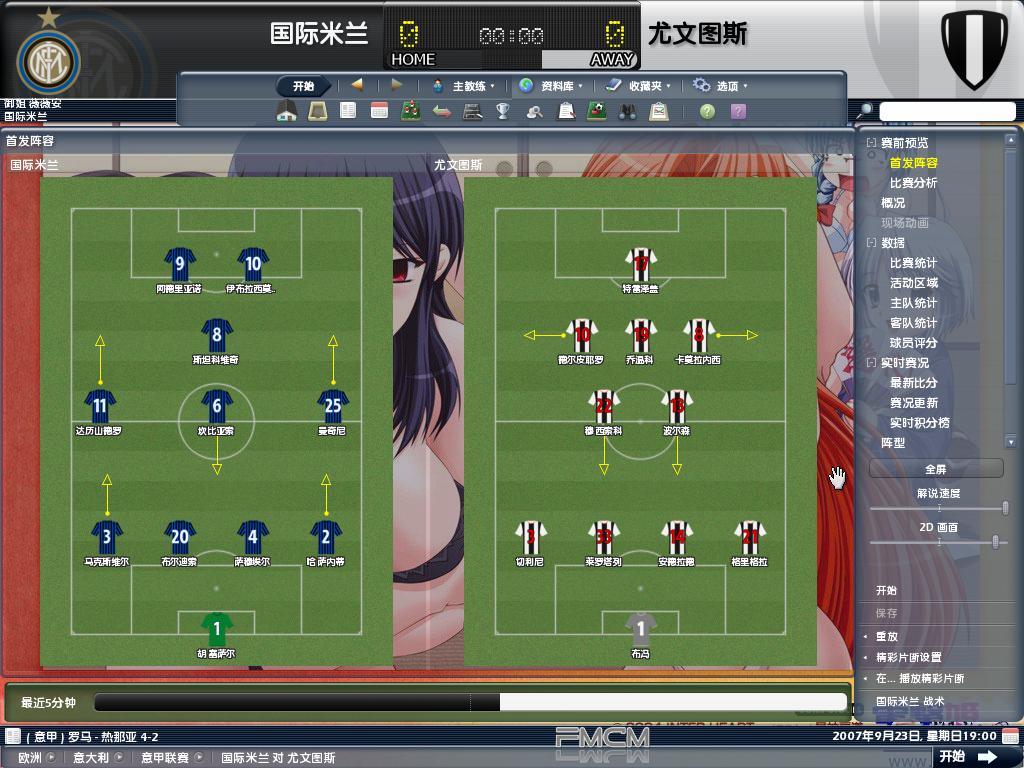
Task: Click the search input field
Action: 947,111
